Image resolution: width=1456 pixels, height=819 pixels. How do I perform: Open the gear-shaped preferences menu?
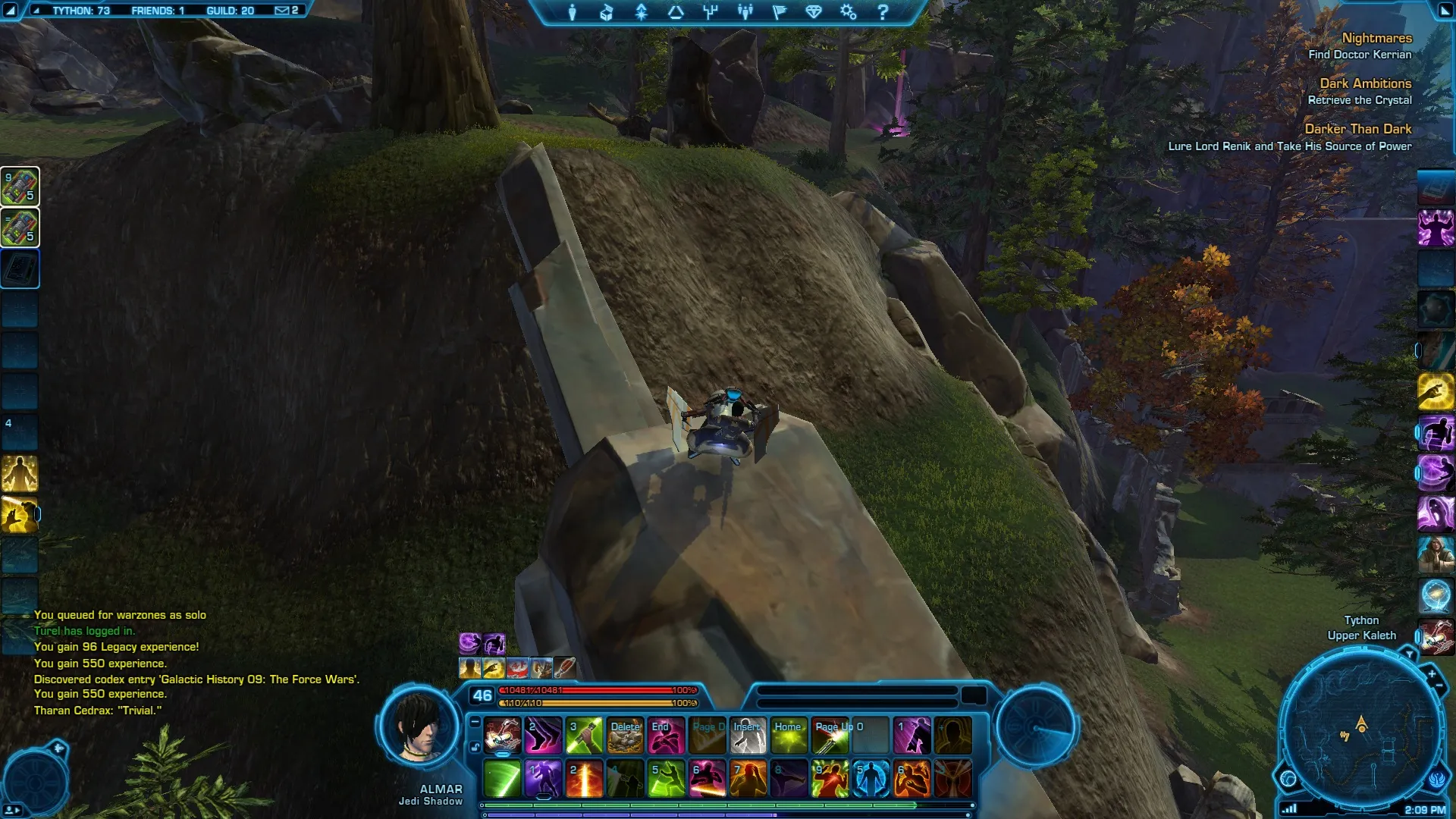click(x=848, y=12)
